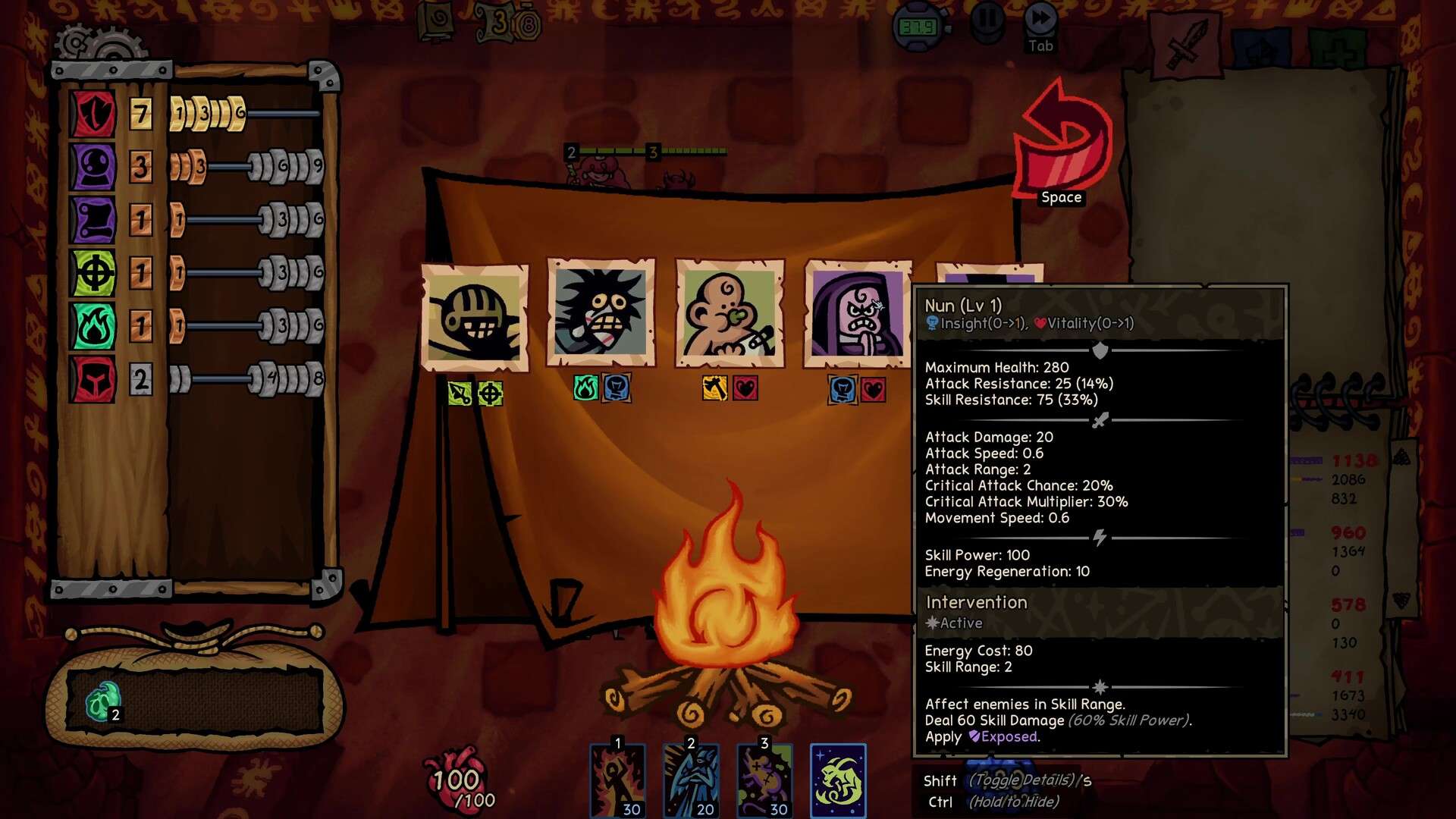The image size is (1456, 819).
Task: Select the green goat zodiac card
Action: click(838, 780)
